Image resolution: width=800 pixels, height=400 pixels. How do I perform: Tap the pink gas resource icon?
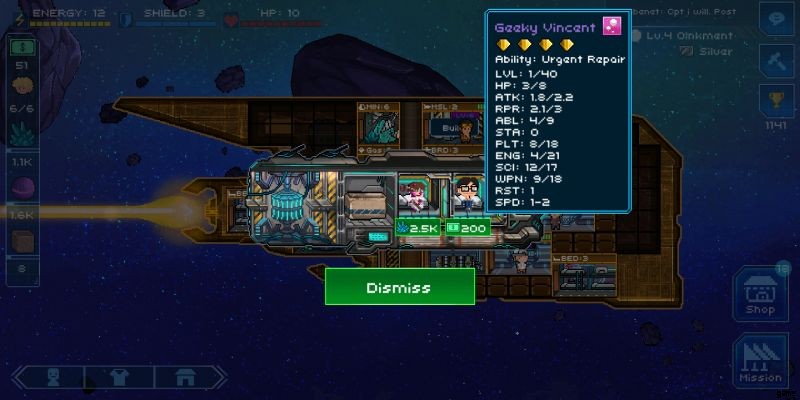point(22,188)
